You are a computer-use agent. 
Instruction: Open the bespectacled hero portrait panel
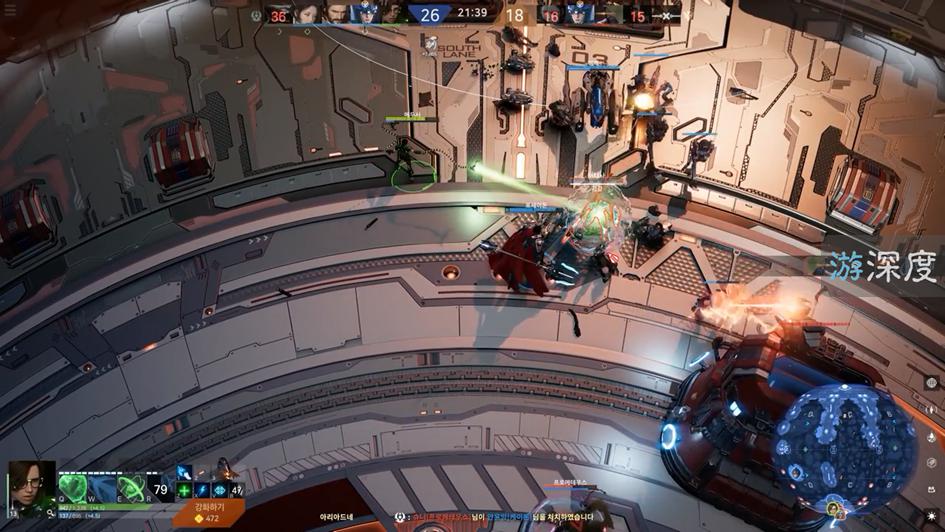pyautogui.click(x=31, y=486)
